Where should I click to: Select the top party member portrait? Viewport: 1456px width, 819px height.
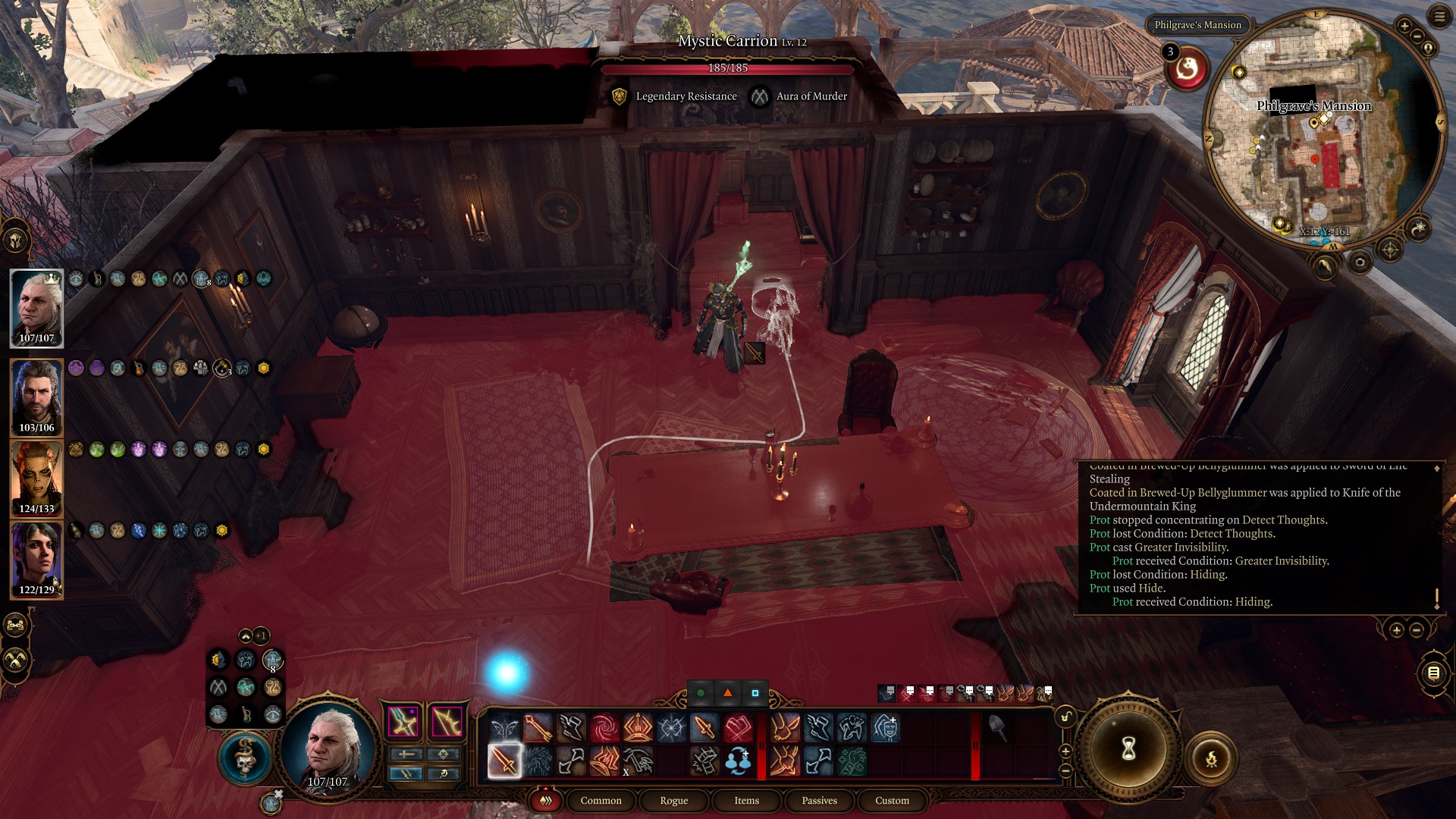36,307
